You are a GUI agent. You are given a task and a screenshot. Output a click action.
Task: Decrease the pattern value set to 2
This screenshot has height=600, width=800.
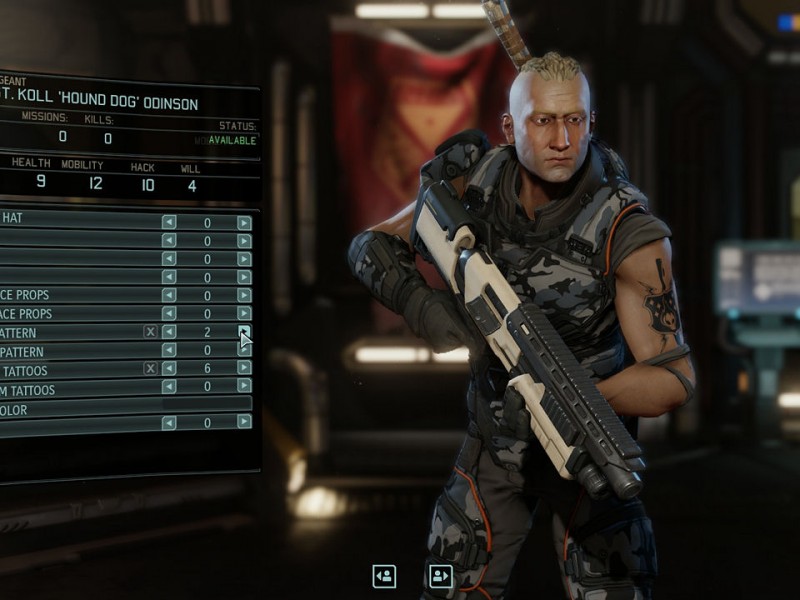(x=169, y=332)
